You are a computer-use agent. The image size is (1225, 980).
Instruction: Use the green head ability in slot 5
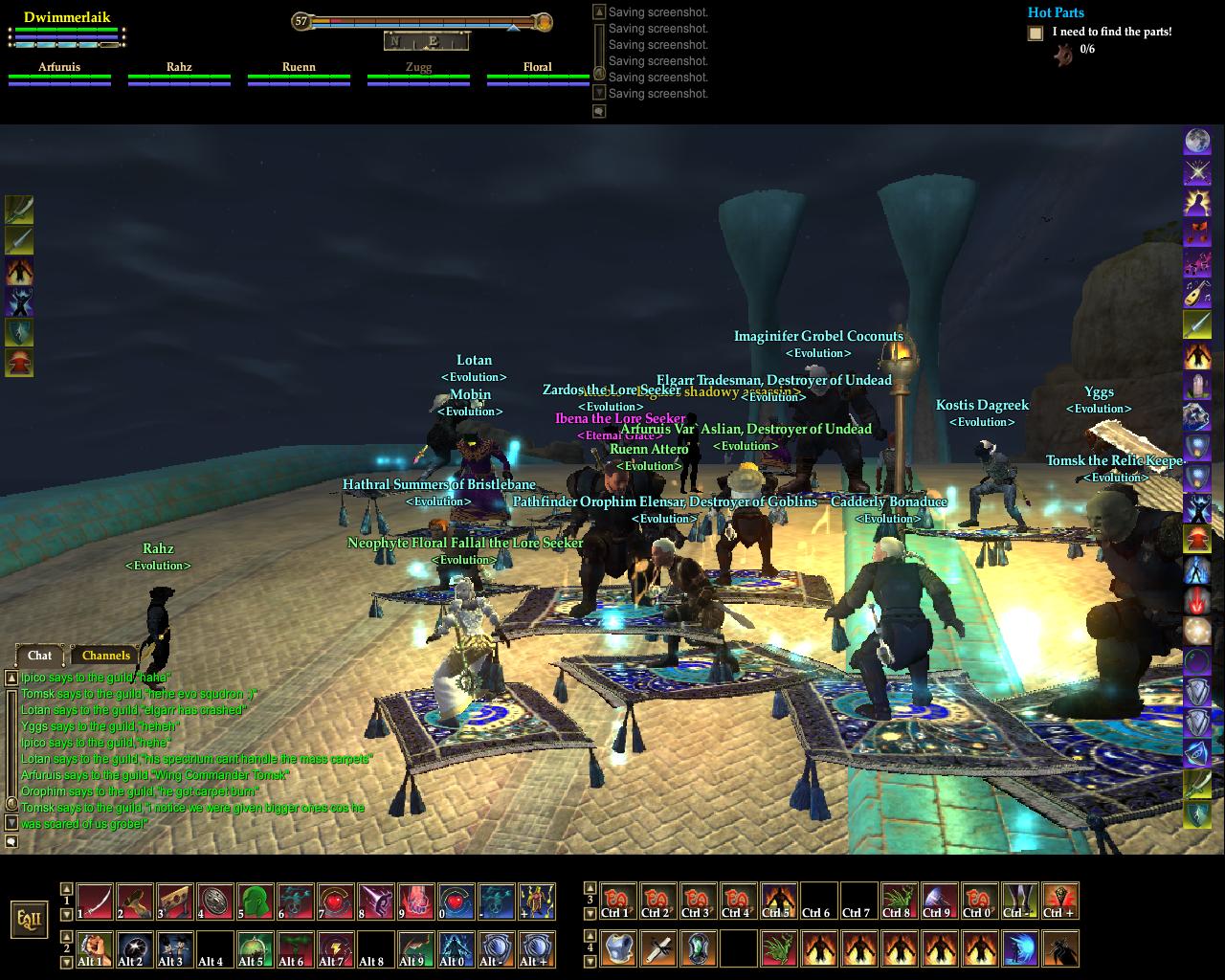point(256,902)
